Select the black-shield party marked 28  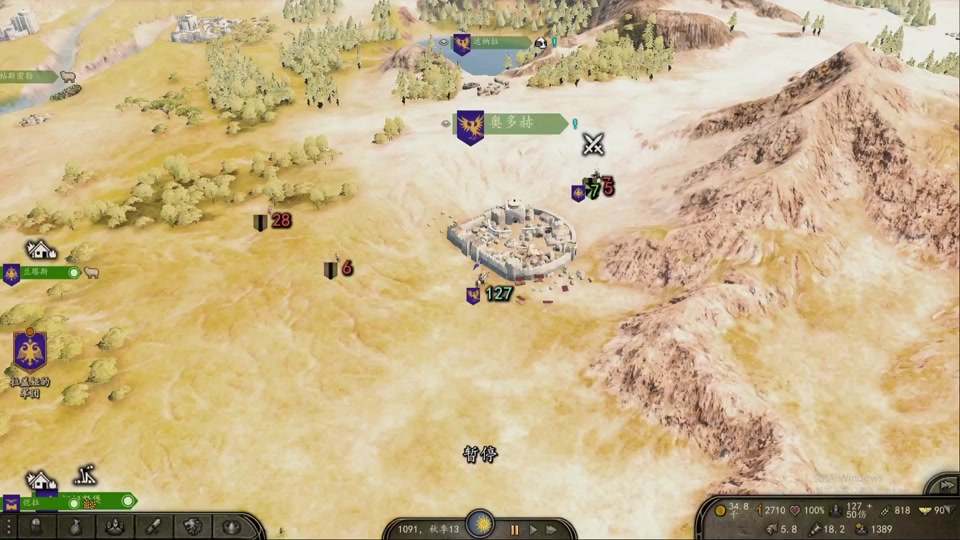coord(272,221)
